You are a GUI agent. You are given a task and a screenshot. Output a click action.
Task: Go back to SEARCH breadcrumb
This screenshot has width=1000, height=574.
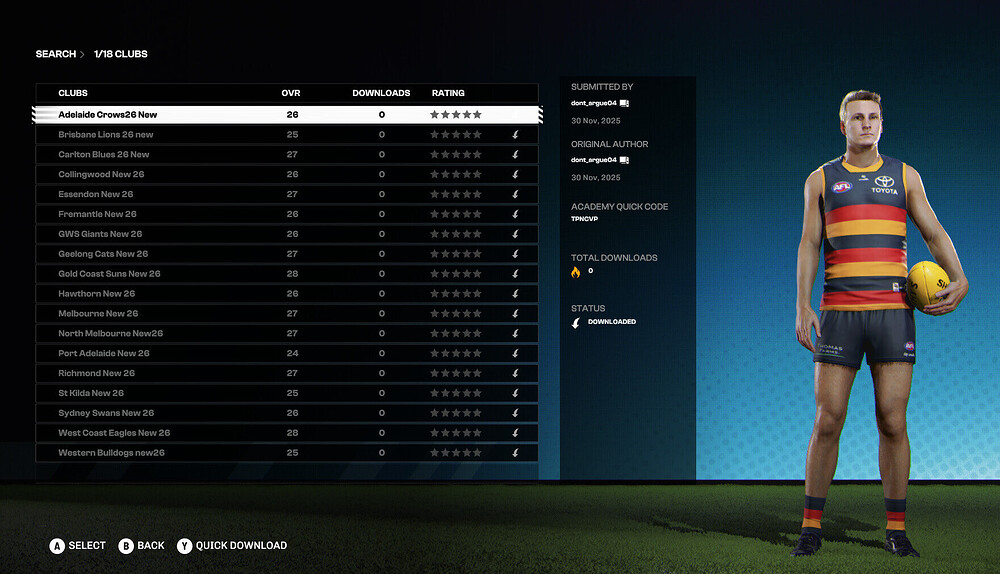click(x=56, y=54)
